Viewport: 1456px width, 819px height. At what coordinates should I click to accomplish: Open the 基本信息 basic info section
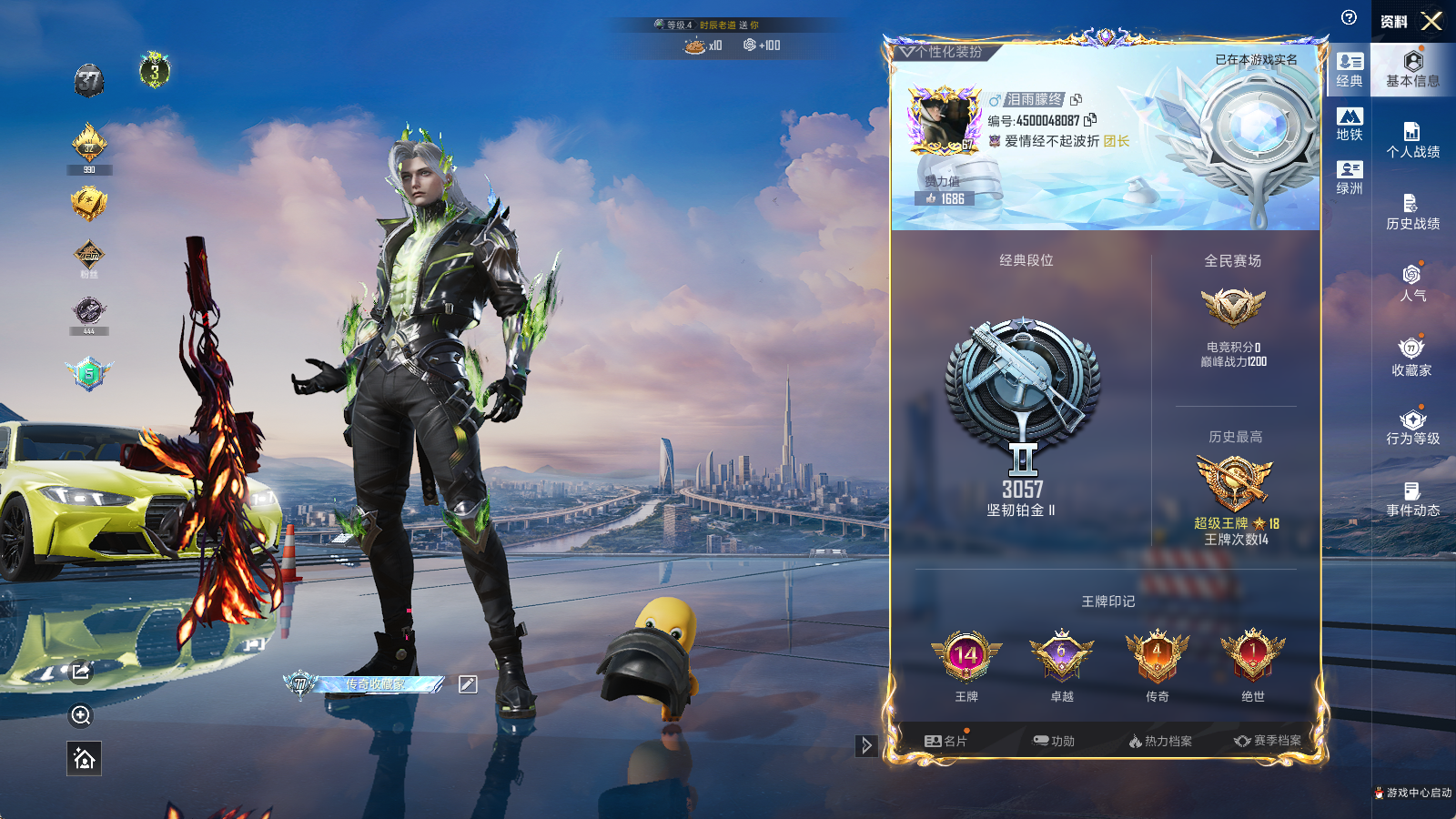click(1412, 69)
